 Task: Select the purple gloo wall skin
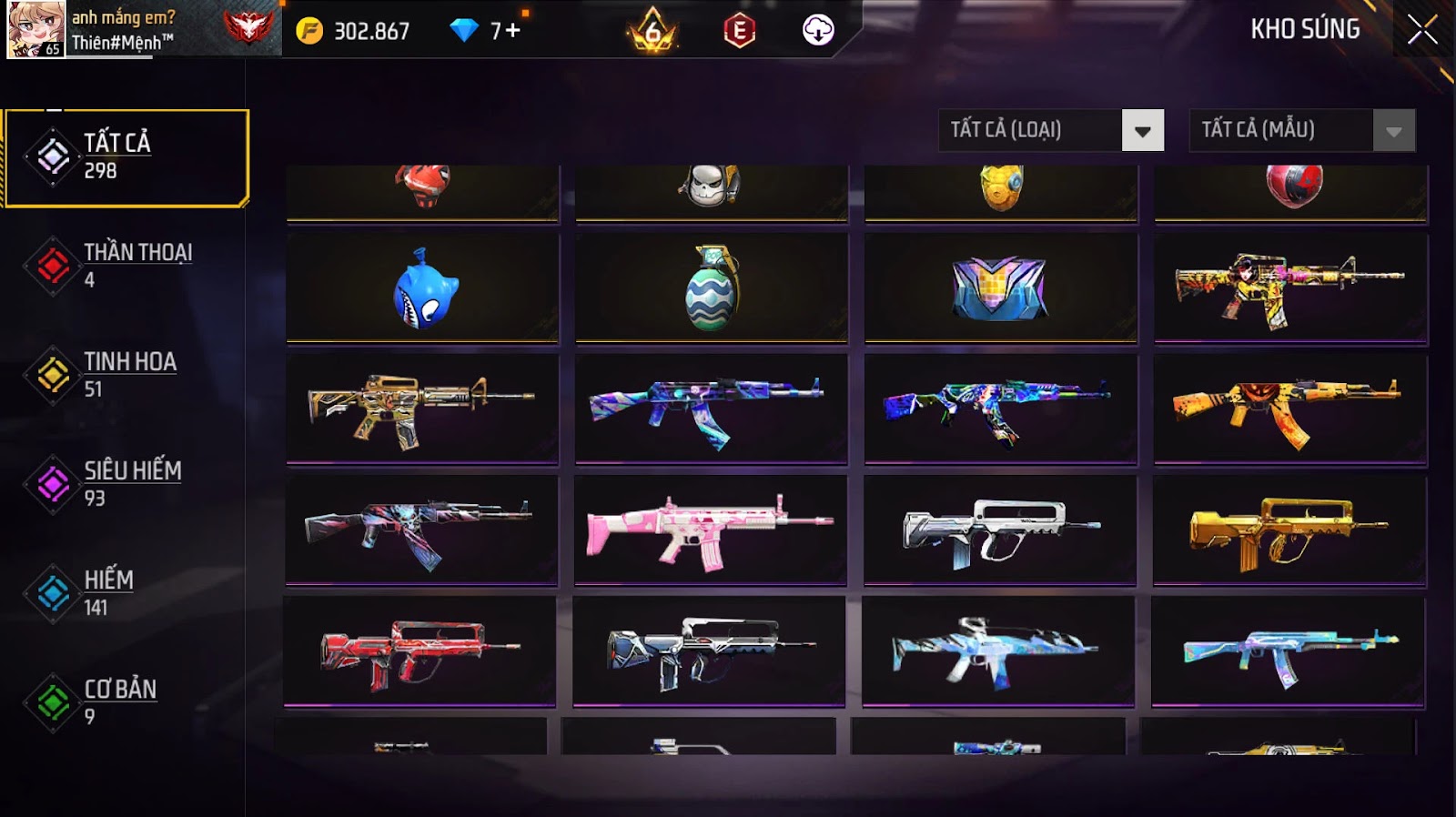(x=1001, y=288)
